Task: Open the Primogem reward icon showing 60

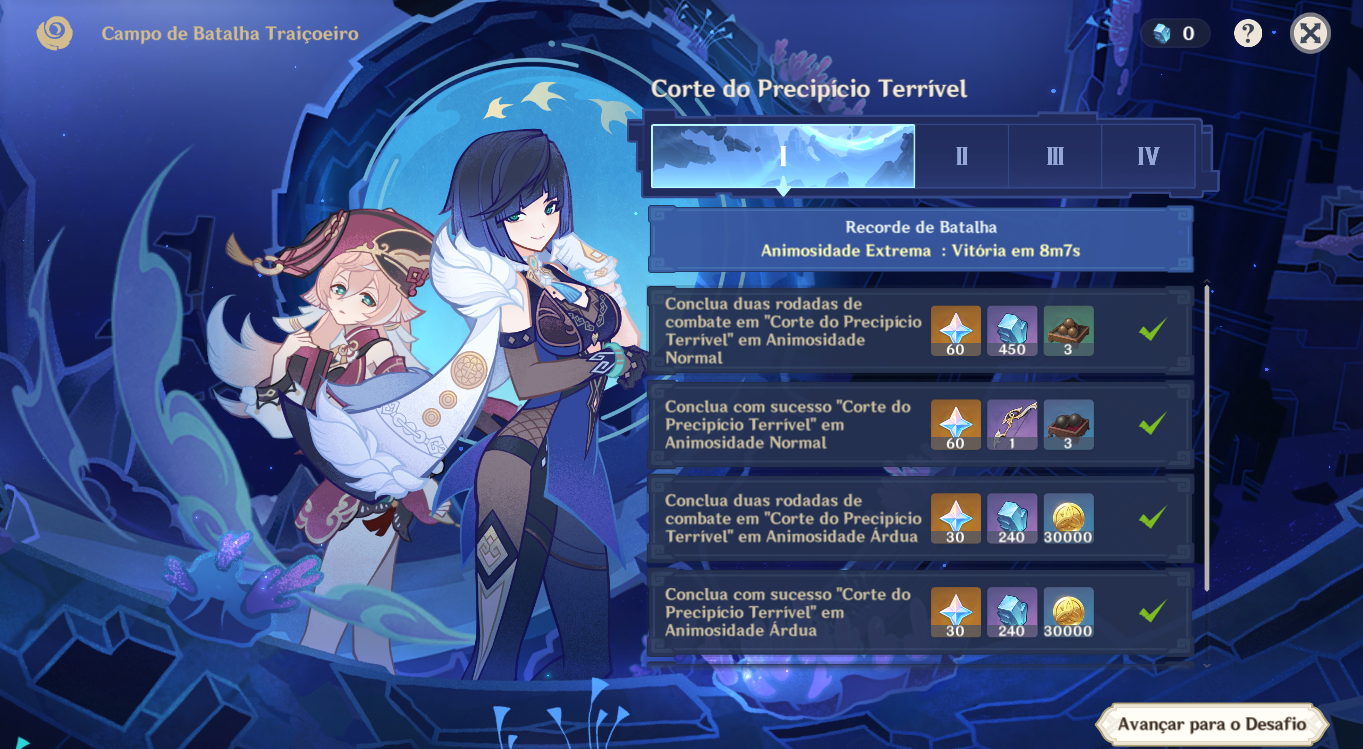Action: click(x=955, y=330)
